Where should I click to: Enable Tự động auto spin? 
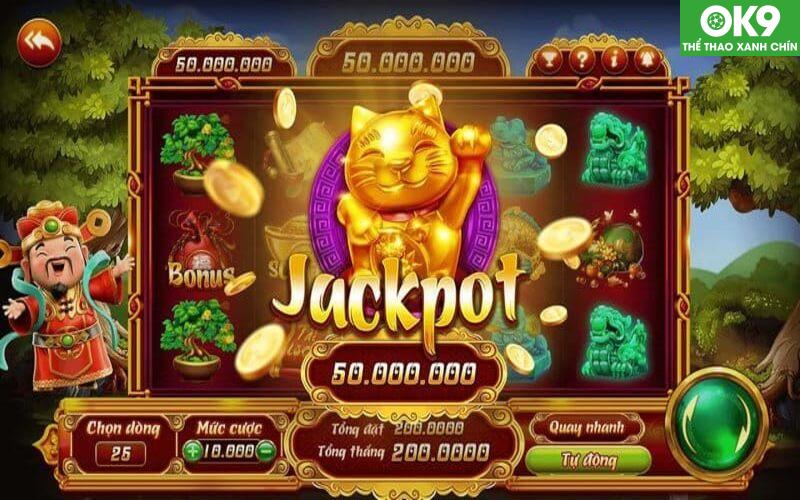[x=586, y=461]
